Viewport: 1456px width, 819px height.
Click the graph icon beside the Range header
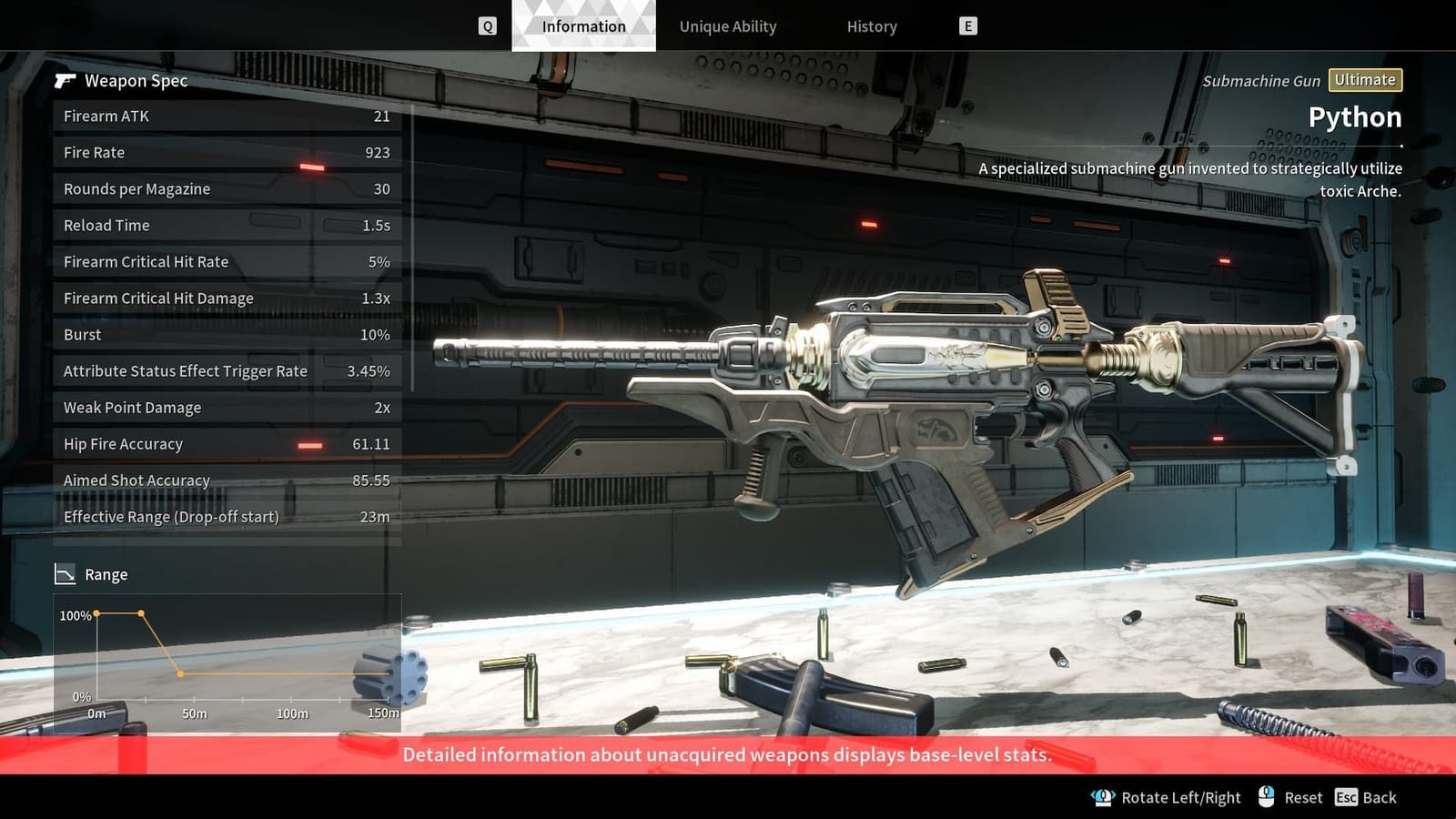pyautogui.click(x=65, y=574)
